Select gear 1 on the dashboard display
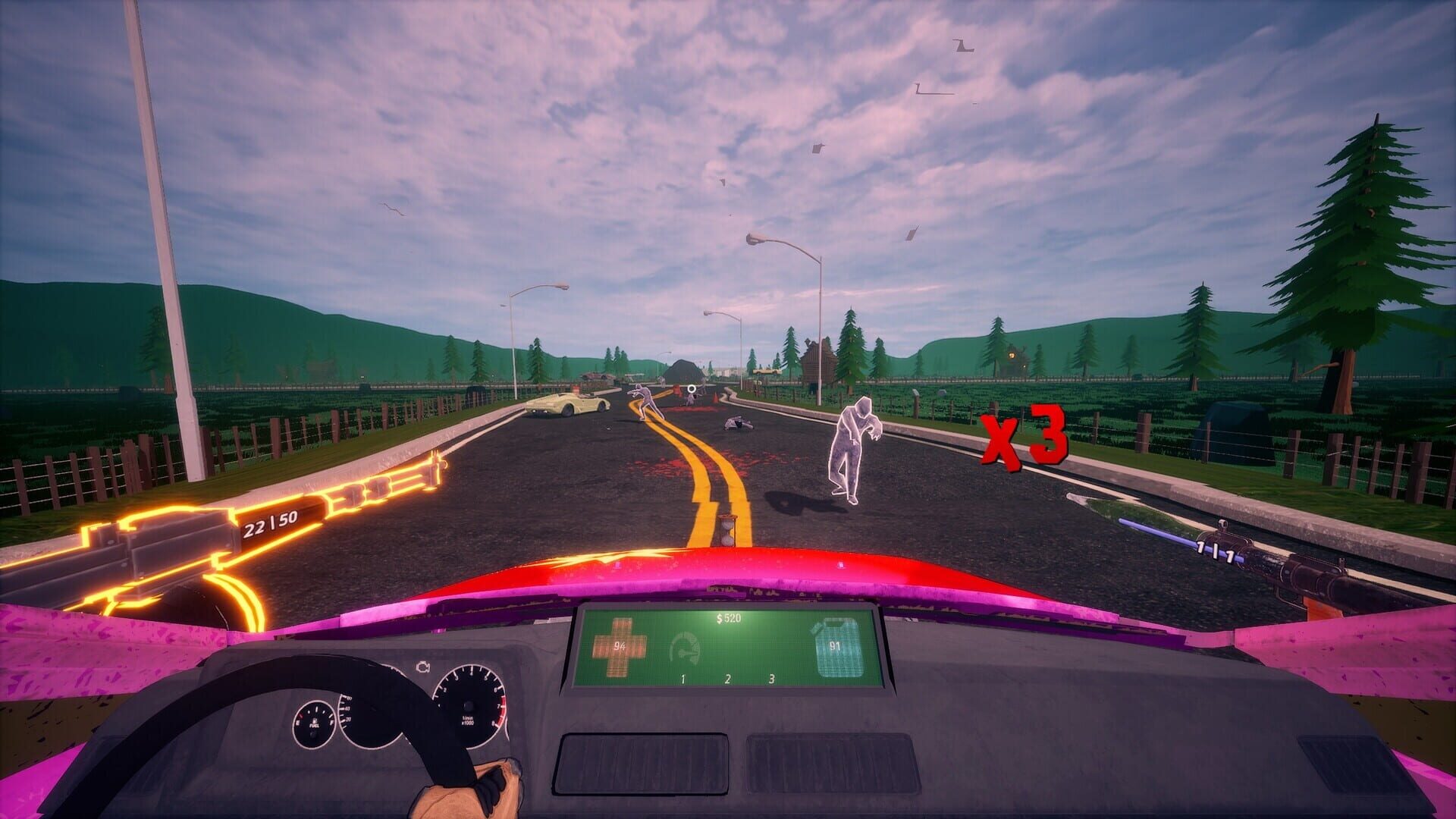The height and width of the screenshot is (819, 1456). 682,679
